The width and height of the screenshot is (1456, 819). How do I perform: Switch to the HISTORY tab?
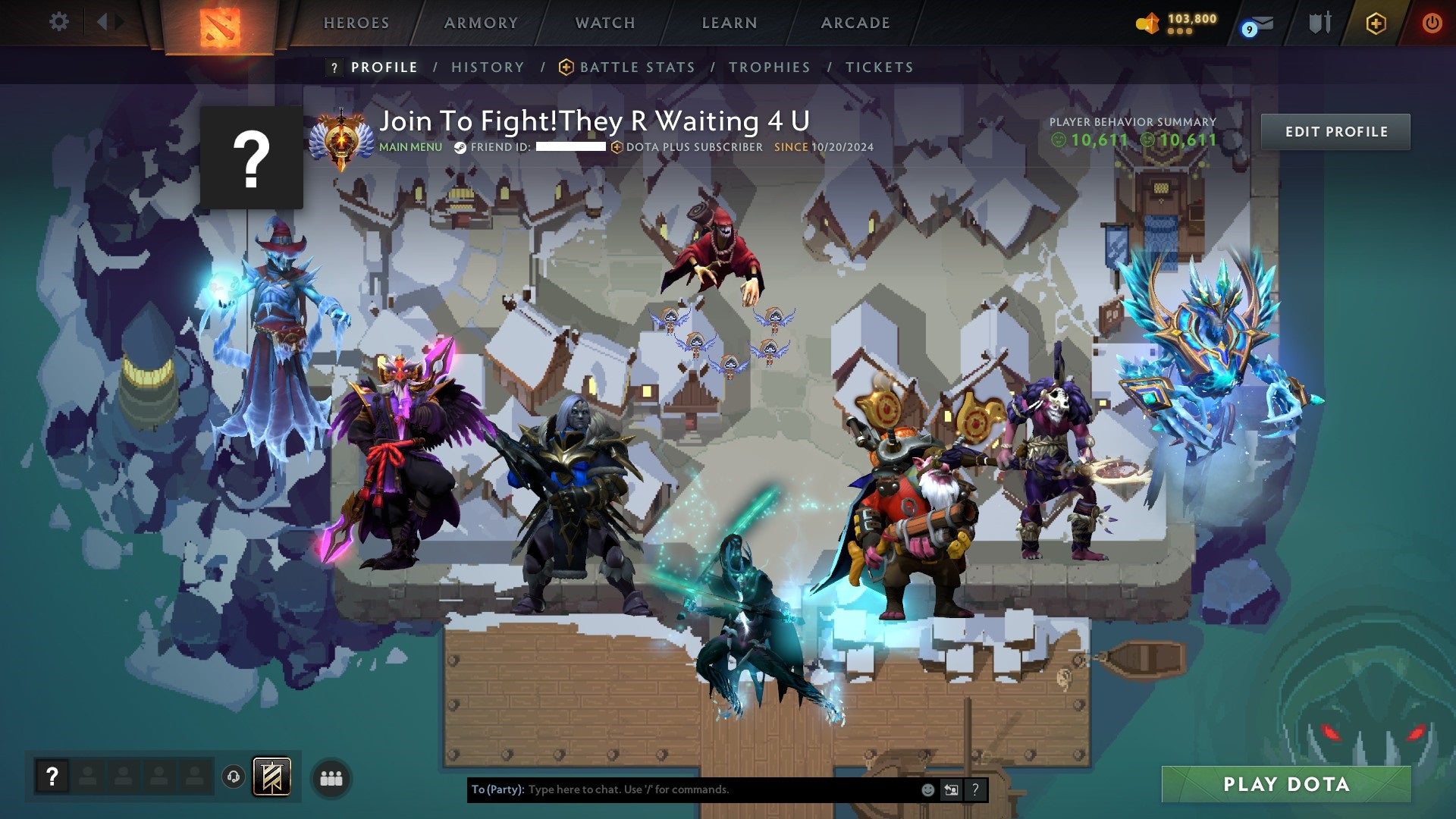(487, 67)
